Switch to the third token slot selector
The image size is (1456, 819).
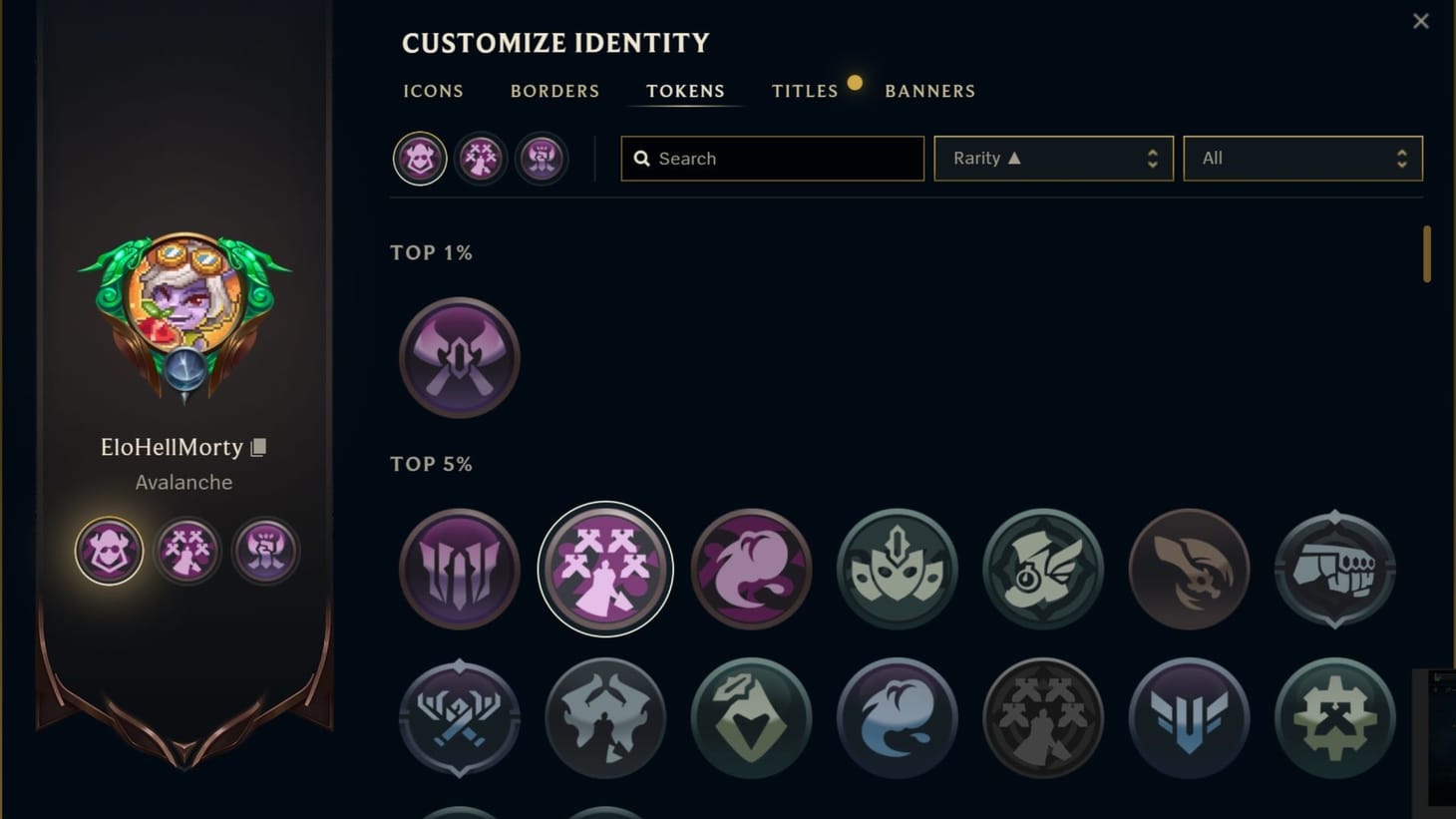point(541,158)
